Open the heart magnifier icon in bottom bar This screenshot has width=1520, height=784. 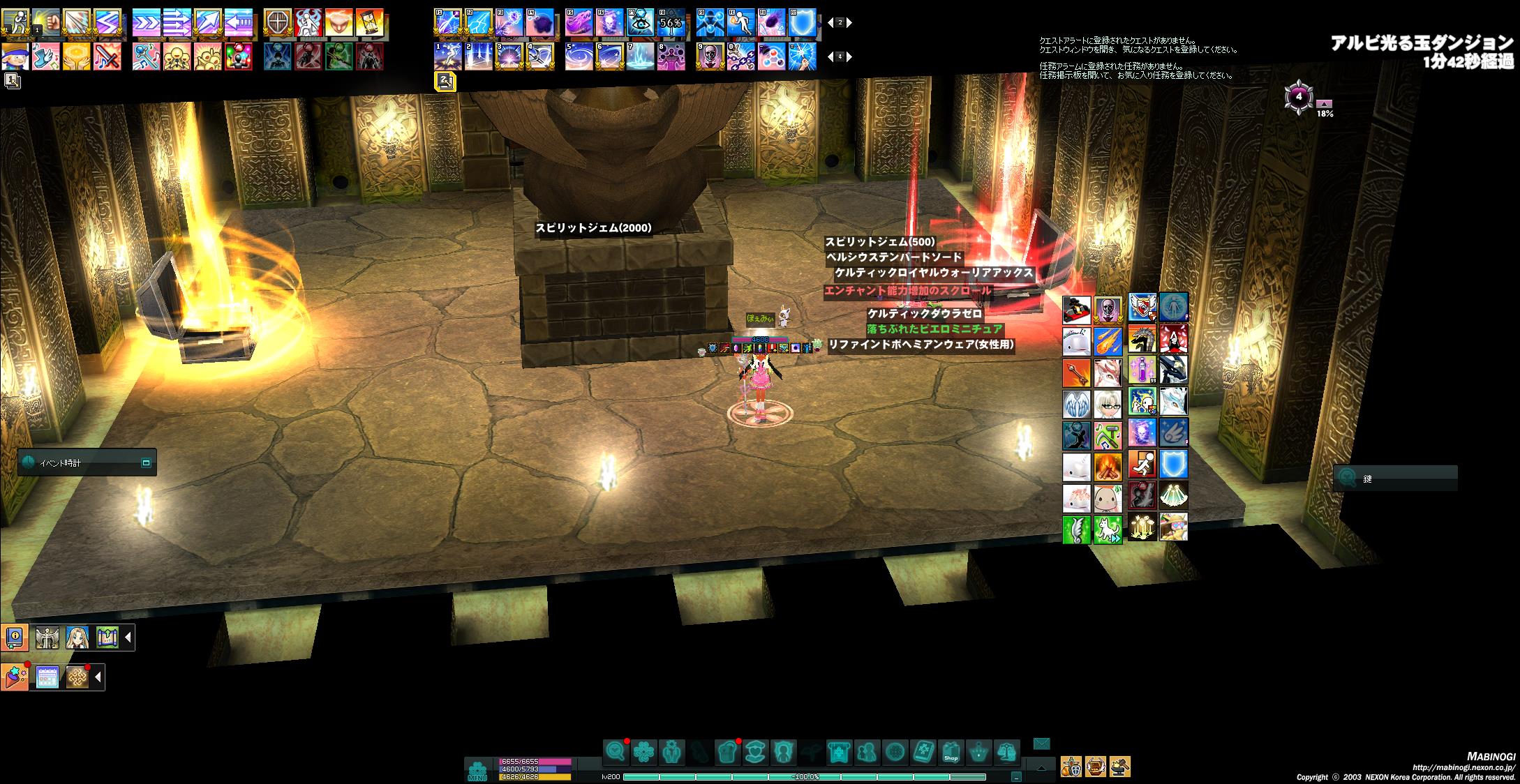point(616,753)
